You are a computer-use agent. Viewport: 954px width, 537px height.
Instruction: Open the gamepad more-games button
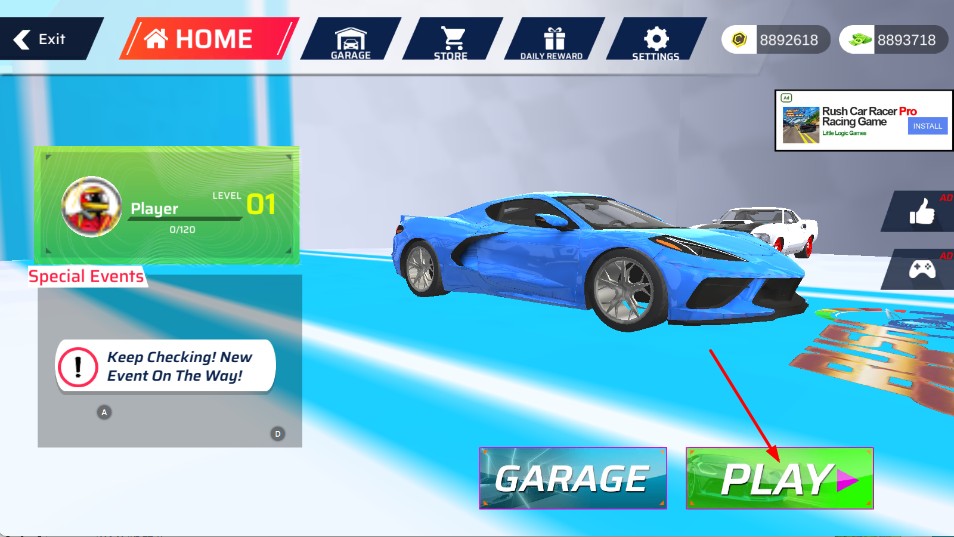(920, 268)
